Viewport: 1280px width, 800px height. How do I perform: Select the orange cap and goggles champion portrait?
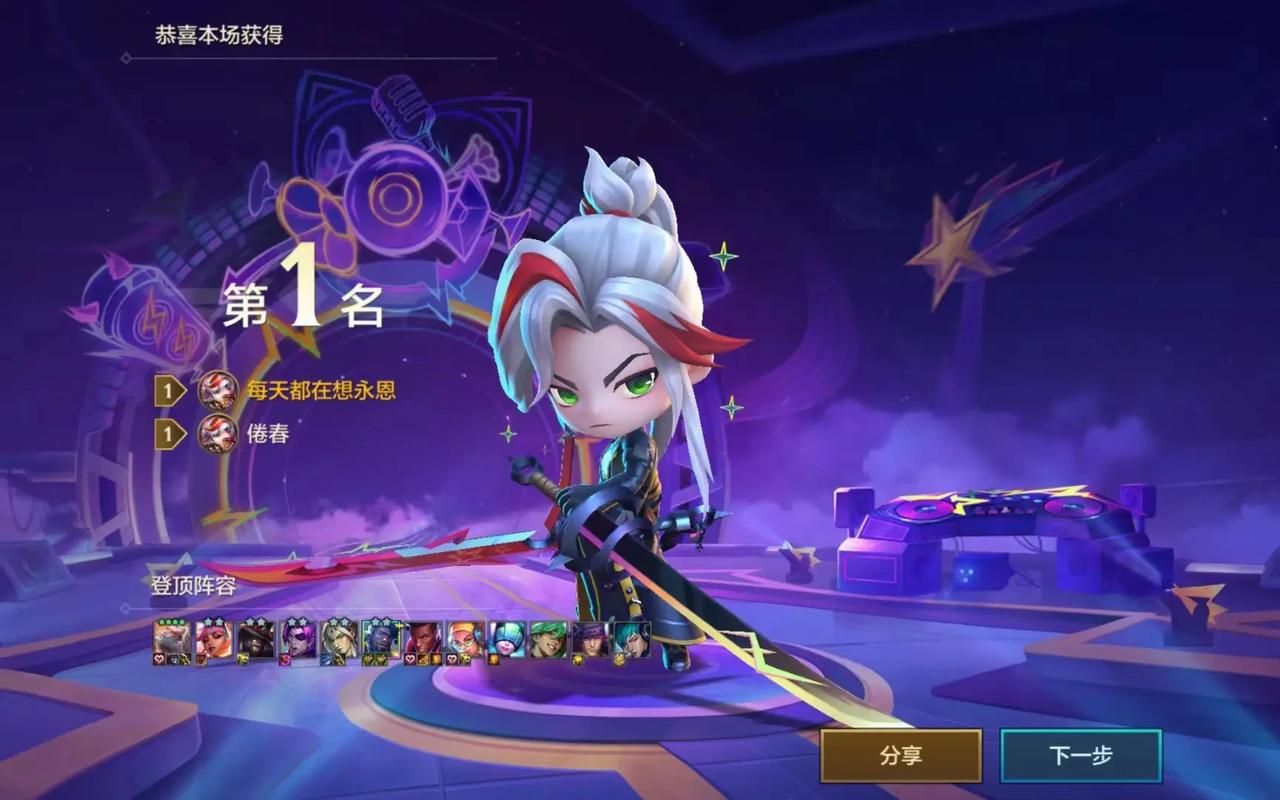click(x=465, y=639)
